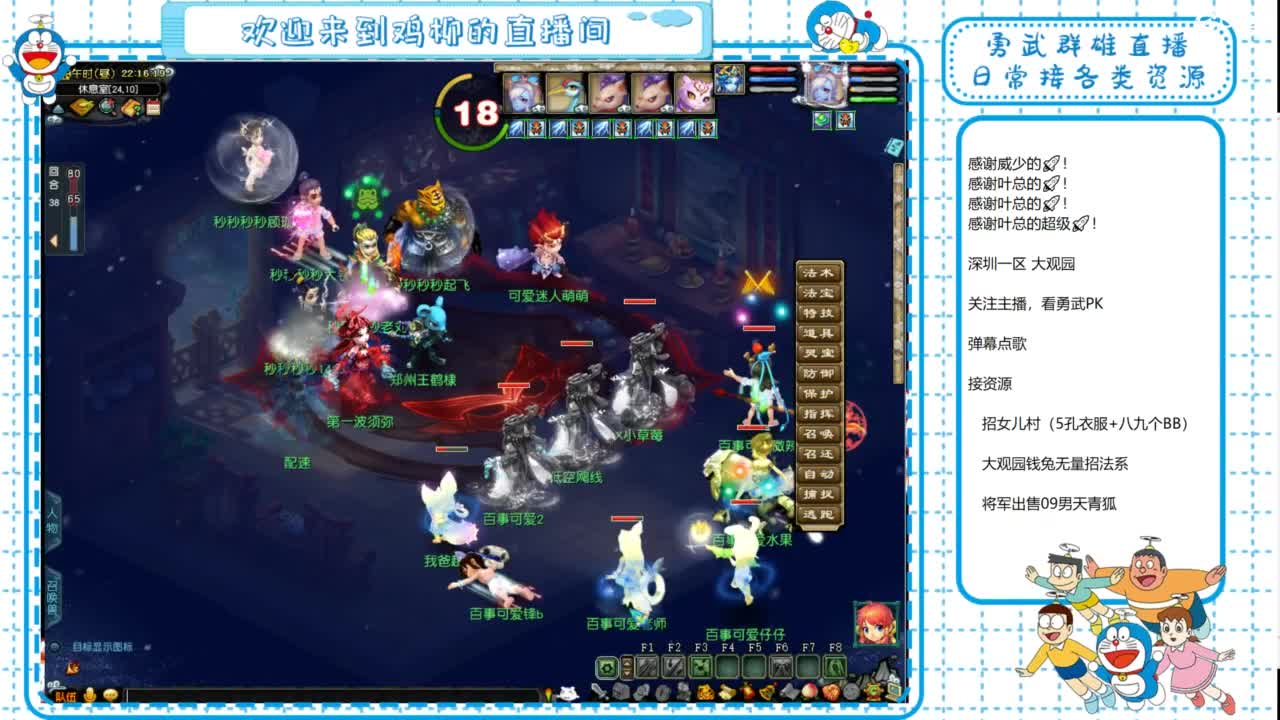This screenshot has width=1280, height=720.
Task: Click the HP progress bar showing 80
Action: (74, 180)
